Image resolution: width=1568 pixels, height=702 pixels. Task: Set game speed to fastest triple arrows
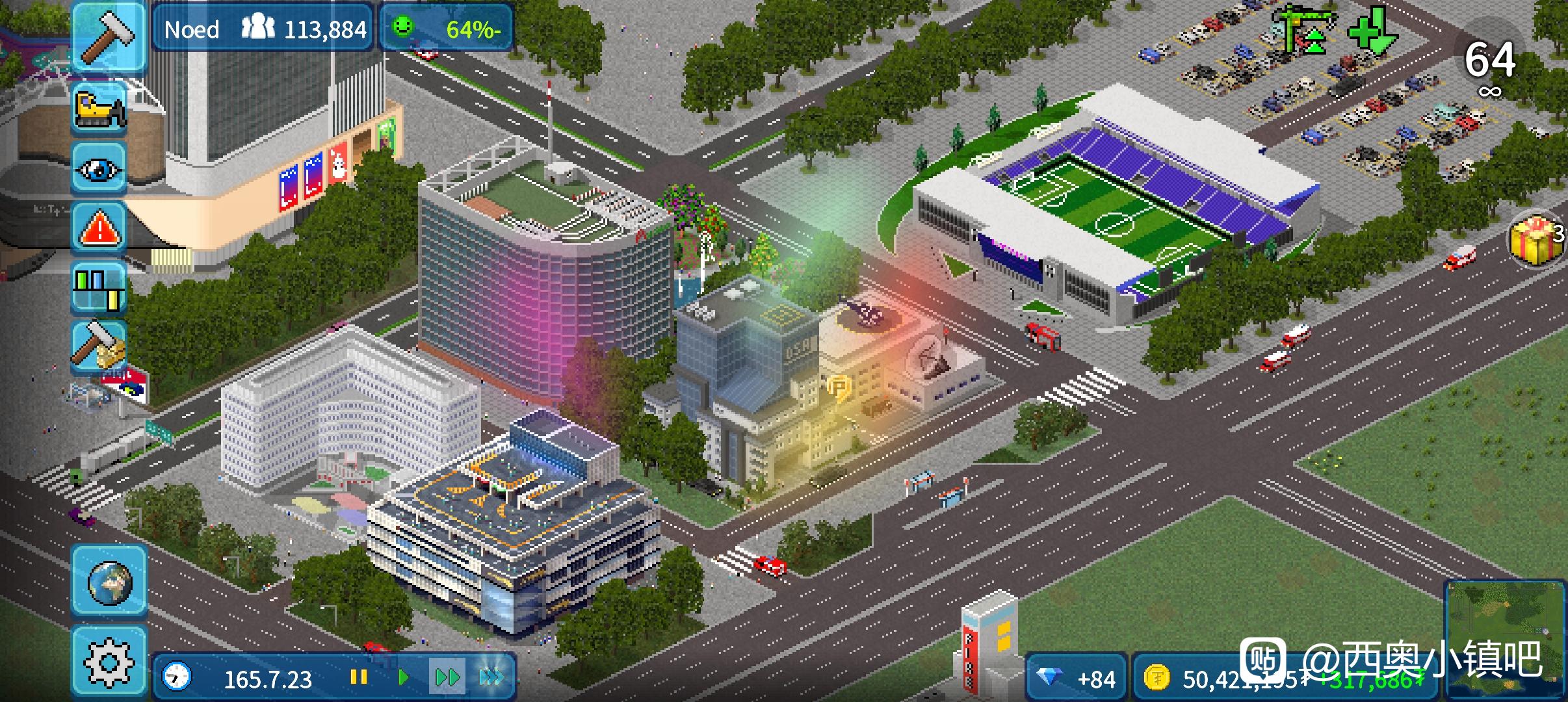[x=491, y=678]
